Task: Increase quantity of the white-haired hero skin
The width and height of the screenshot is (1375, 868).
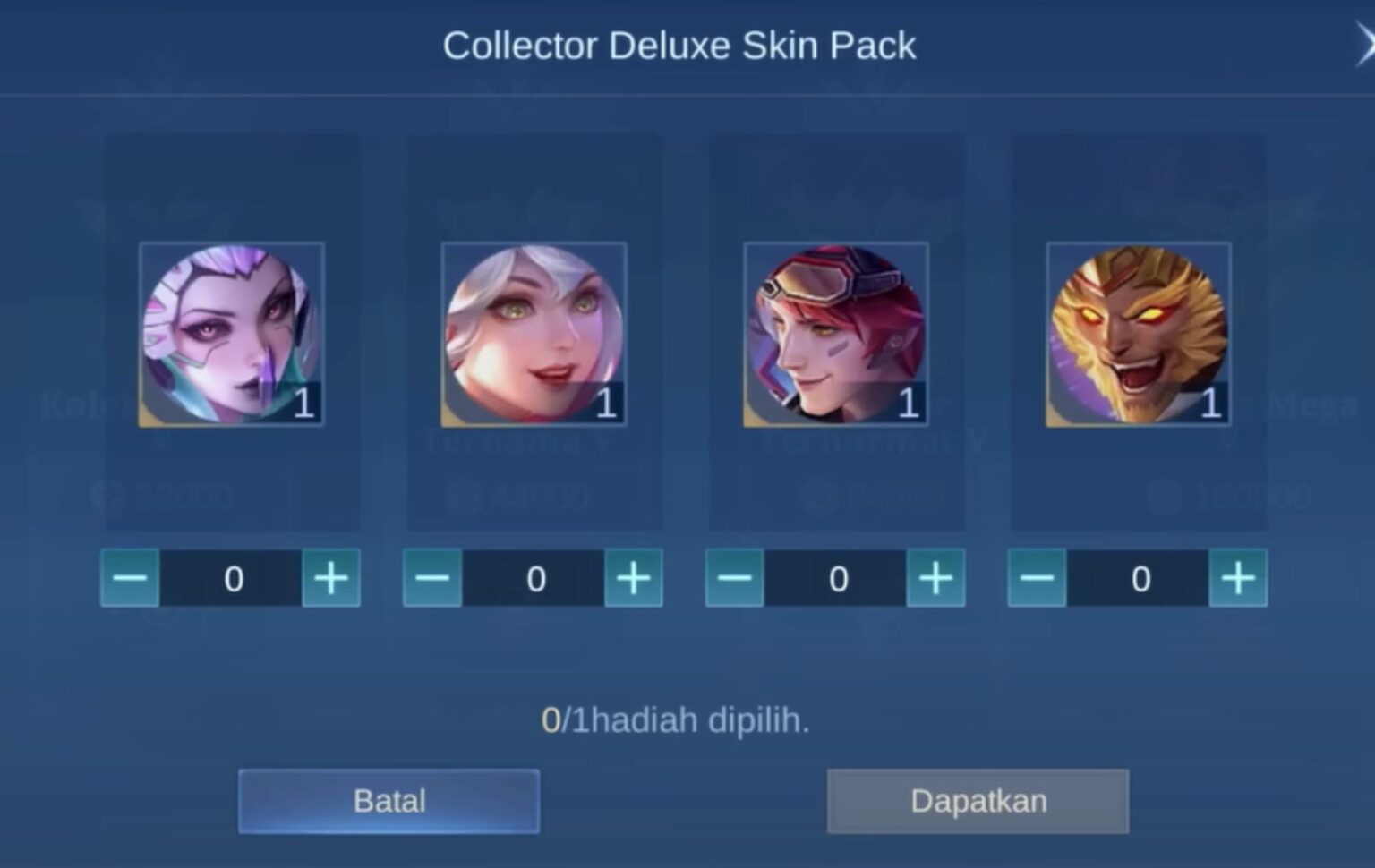Action: (633, 578)
